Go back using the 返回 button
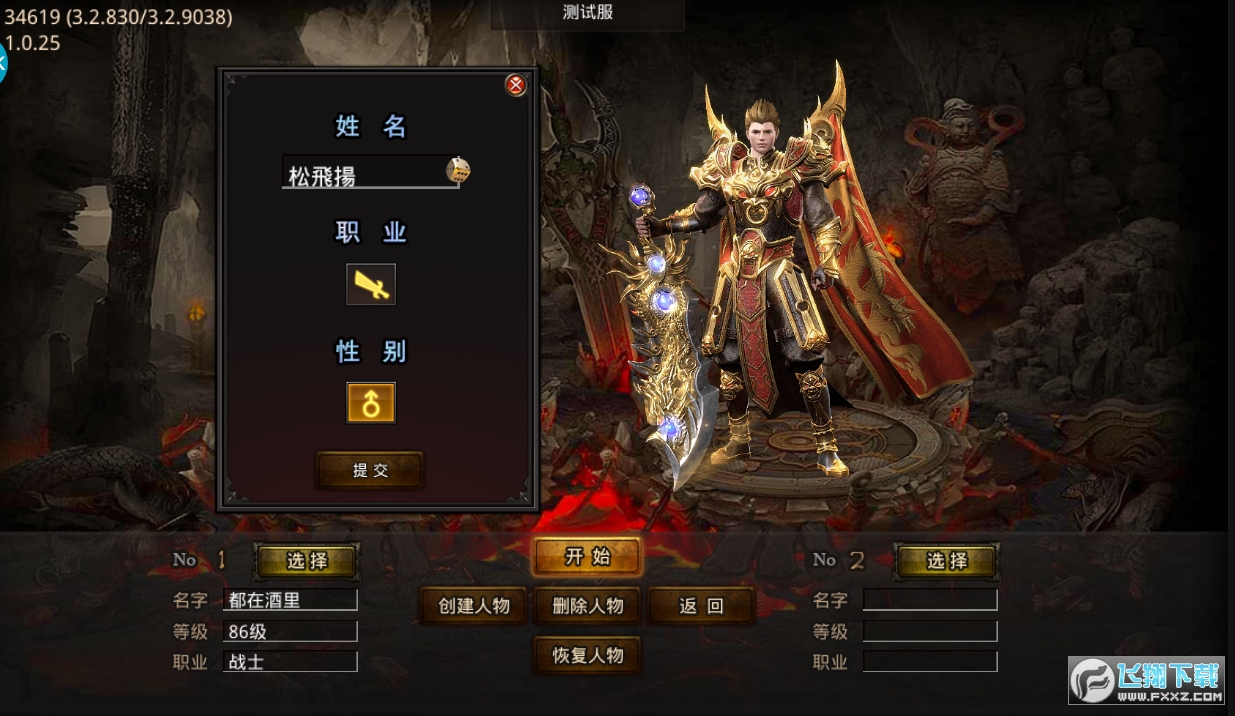Image resolution: width=1235 pixels, height=716 pixels. pyautogui.click(x=701, y=606)
